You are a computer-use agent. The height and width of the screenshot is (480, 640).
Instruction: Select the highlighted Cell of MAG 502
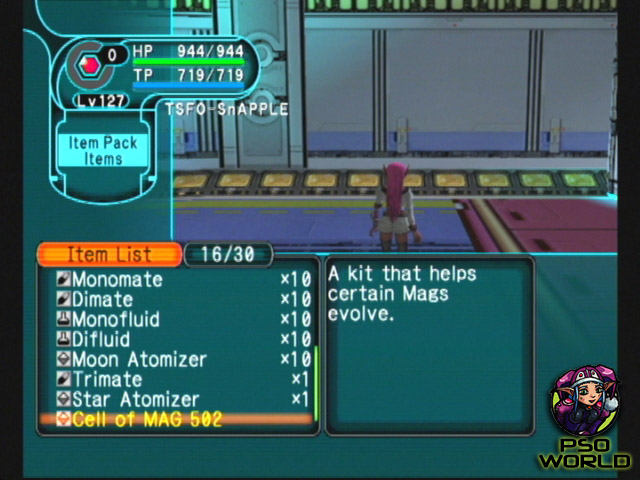146,420
